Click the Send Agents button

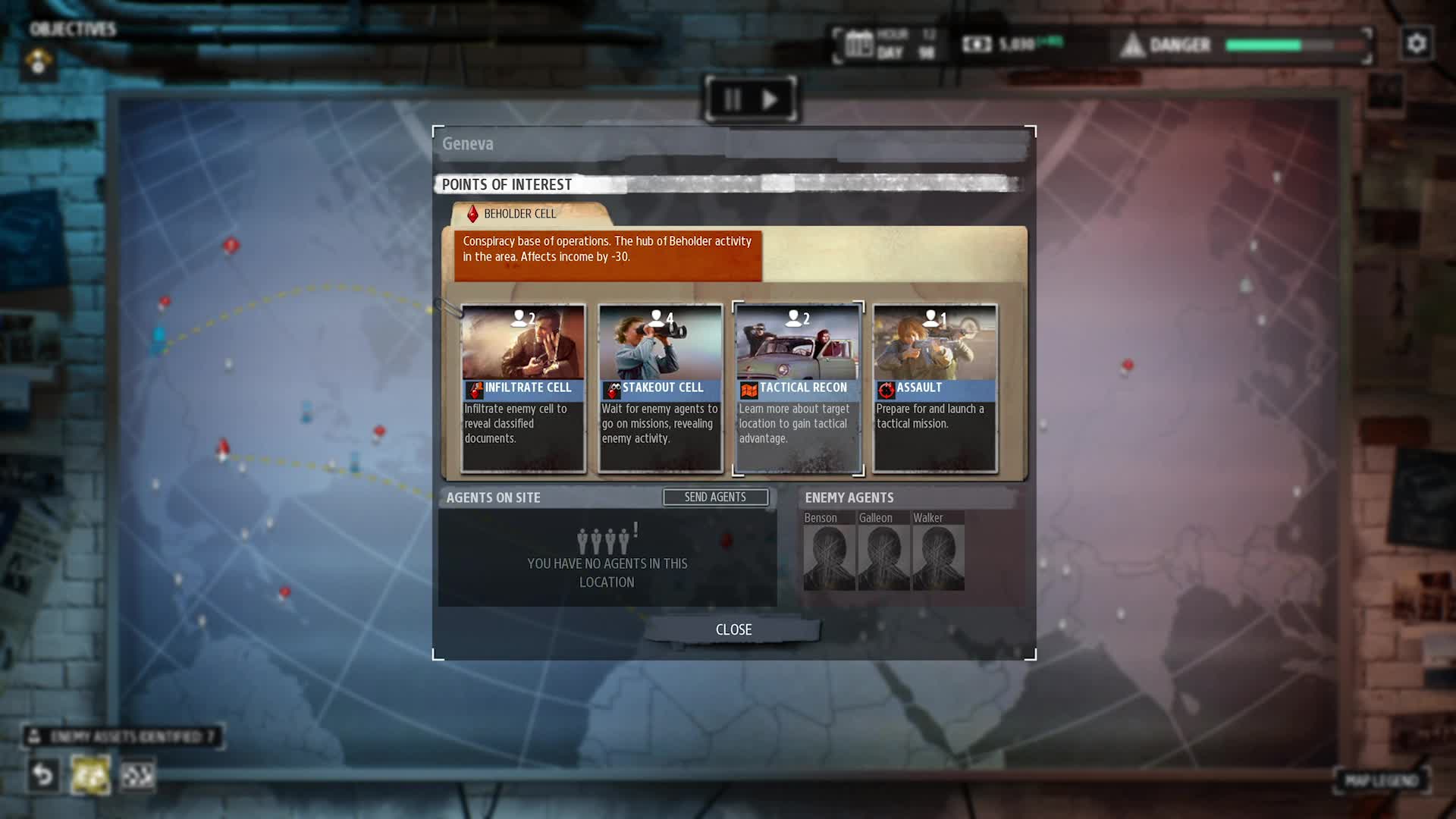click(715, 497)
